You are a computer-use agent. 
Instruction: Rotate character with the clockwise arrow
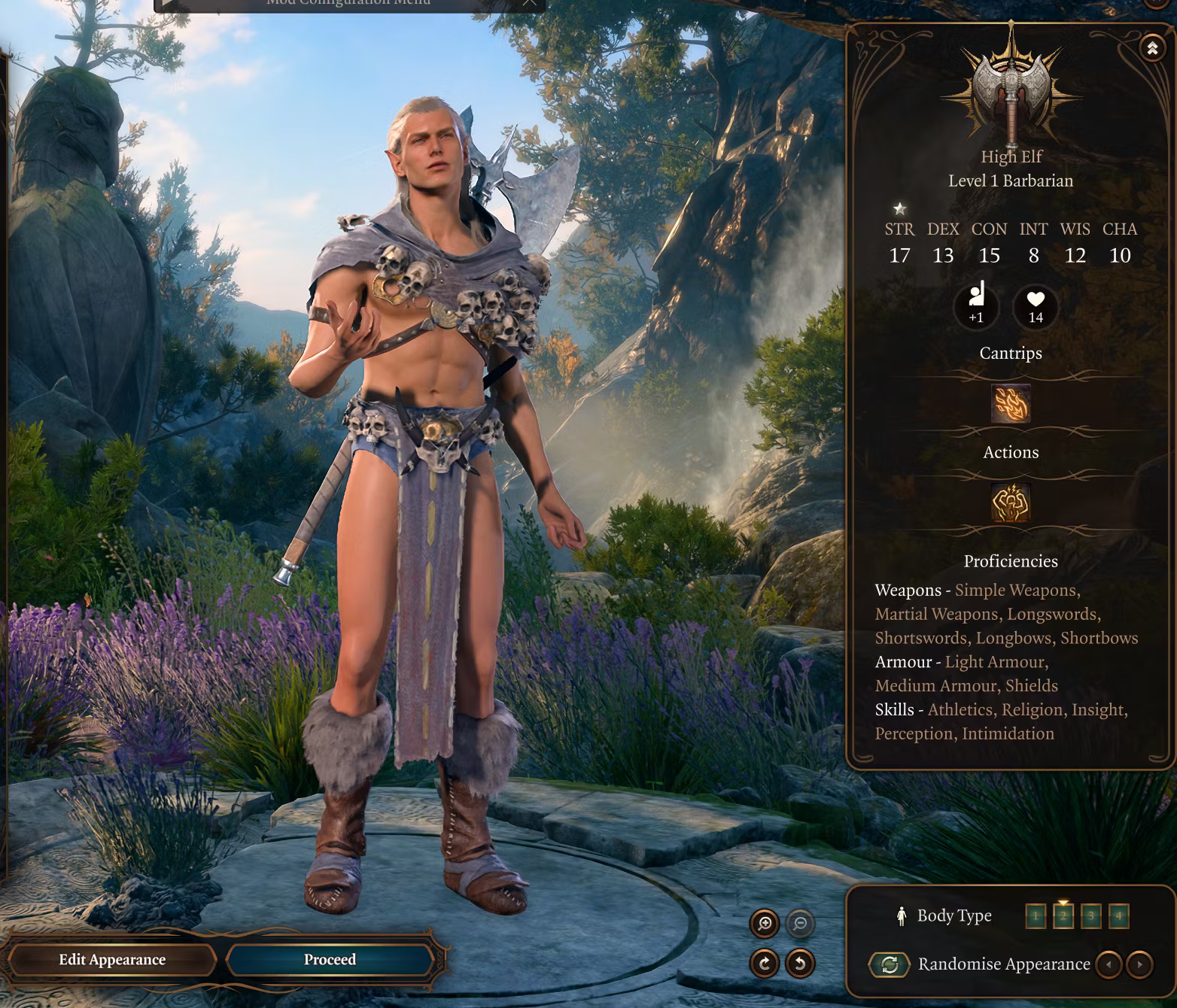765,963
